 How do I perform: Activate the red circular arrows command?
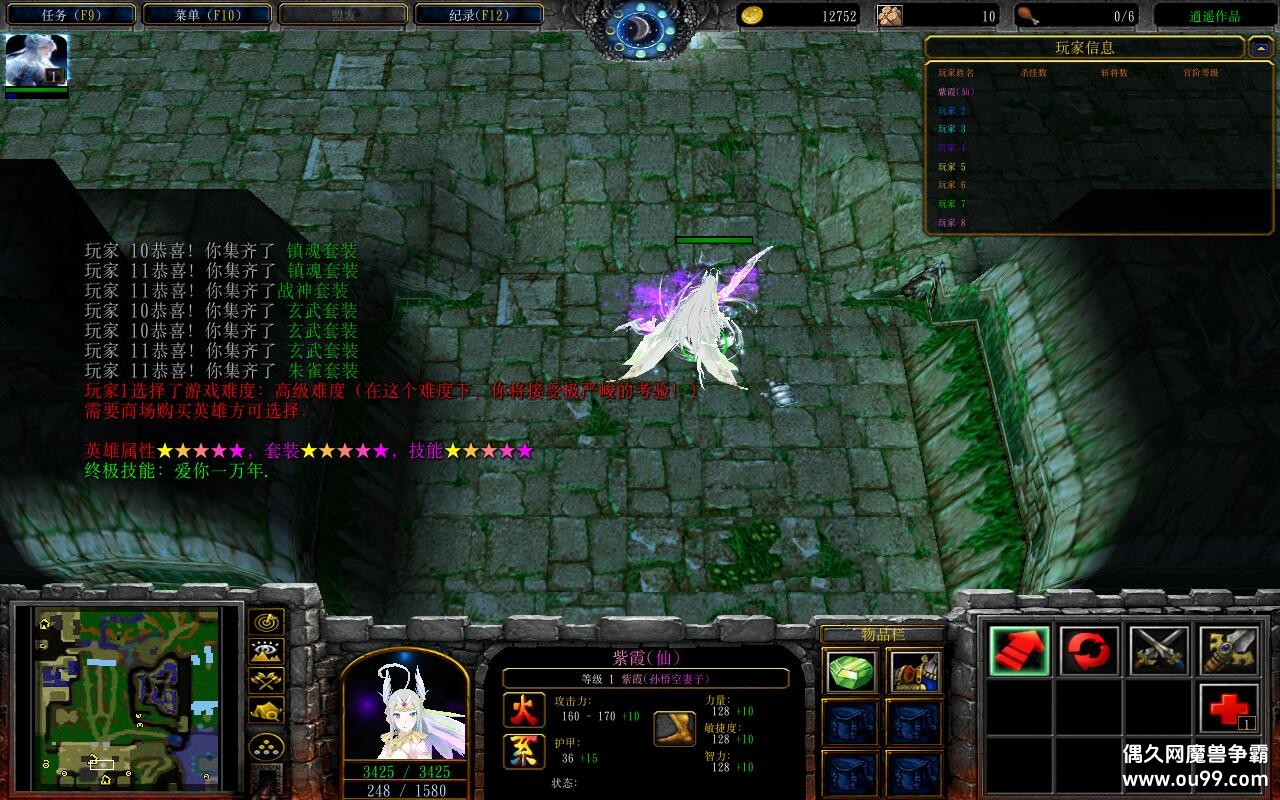click(x=1089, y=651)
